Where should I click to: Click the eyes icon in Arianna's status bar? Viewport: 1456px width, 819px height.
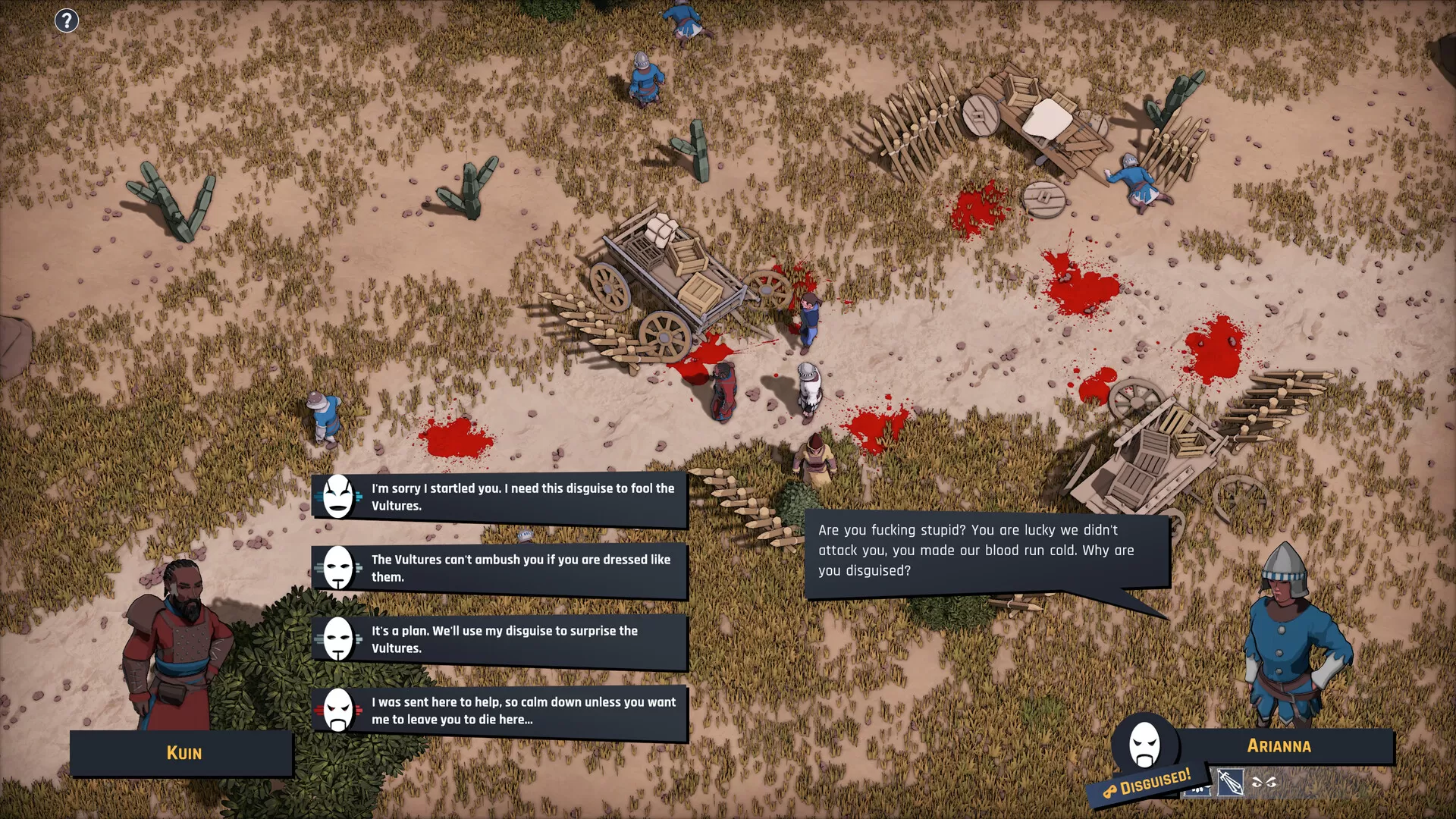[x=1265, y=781]
